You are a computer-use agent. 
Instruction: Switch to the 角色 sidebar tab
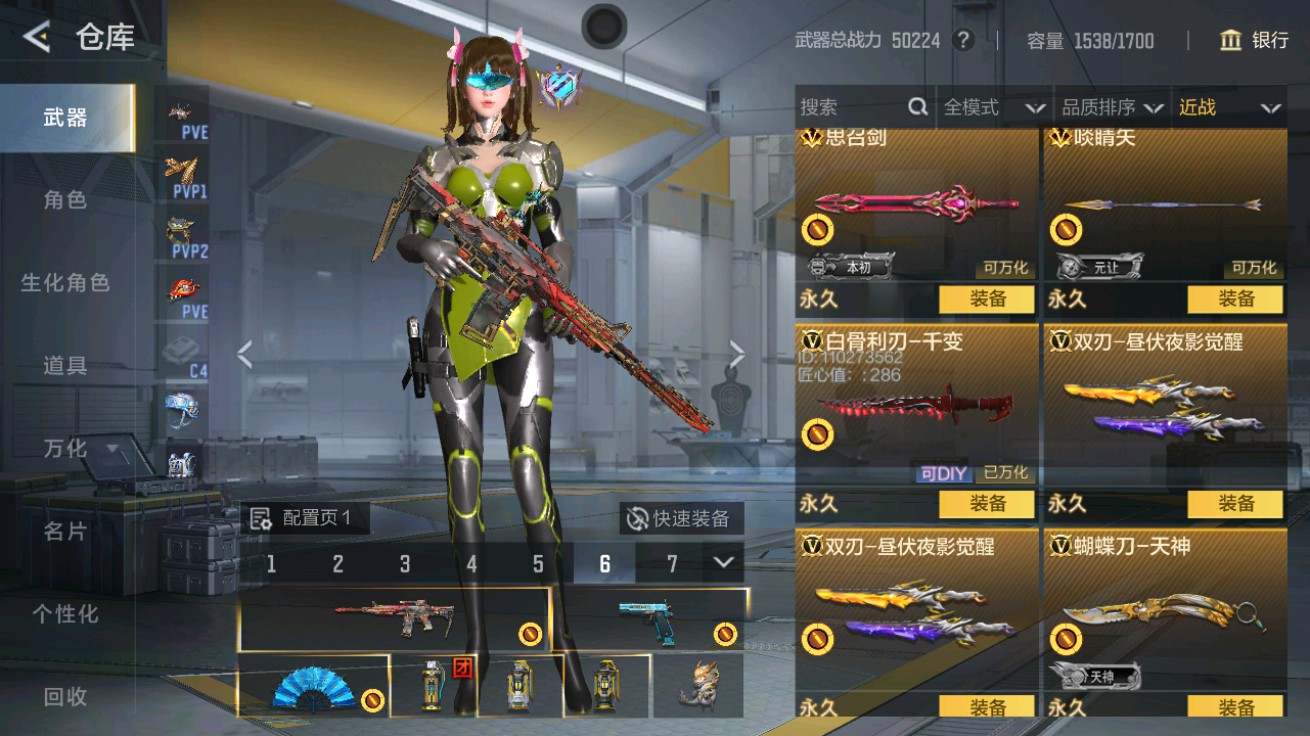tap(63, 199)
